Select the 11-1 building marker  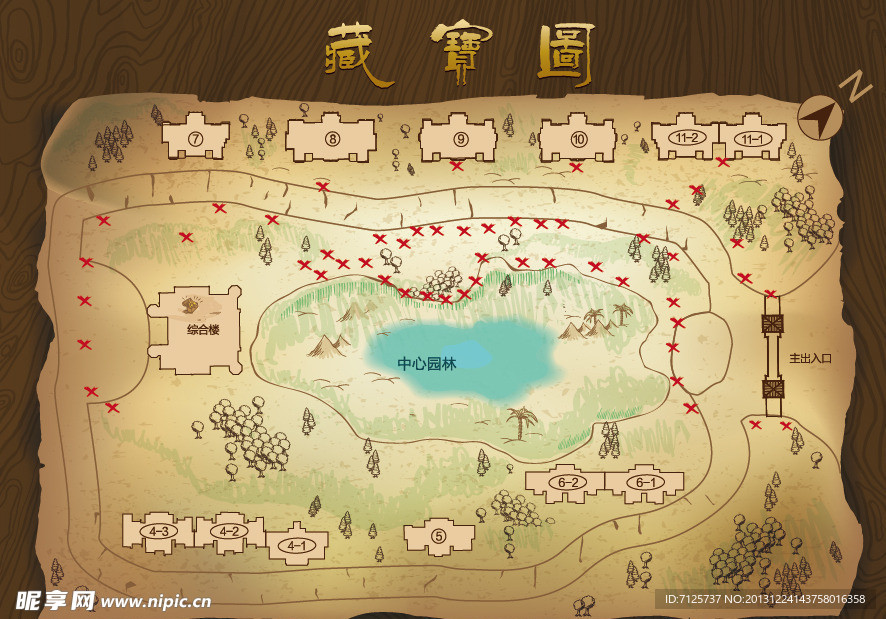point(752,139)
